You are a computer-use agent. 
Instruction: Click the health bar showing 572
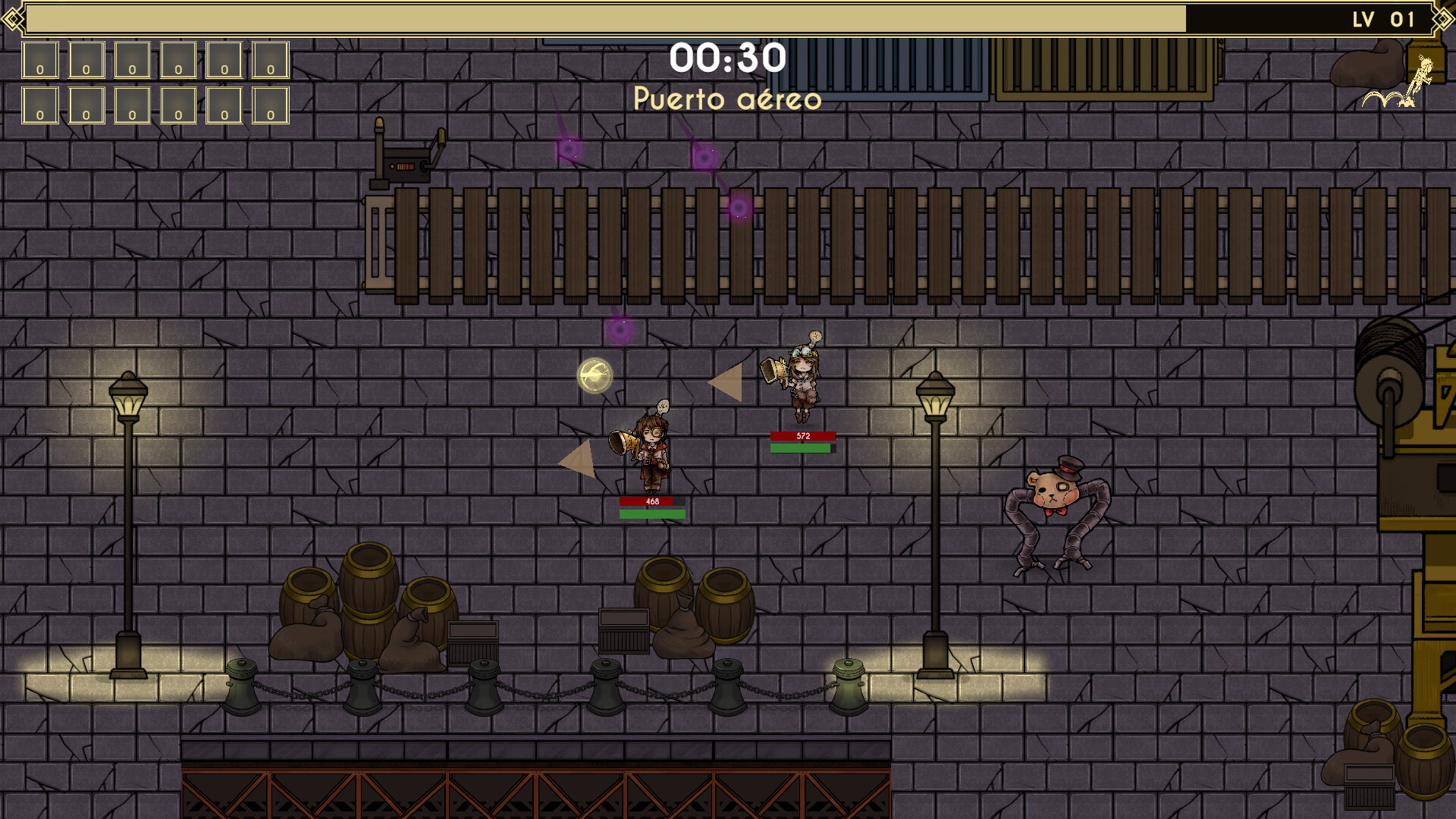pos(802,435)
